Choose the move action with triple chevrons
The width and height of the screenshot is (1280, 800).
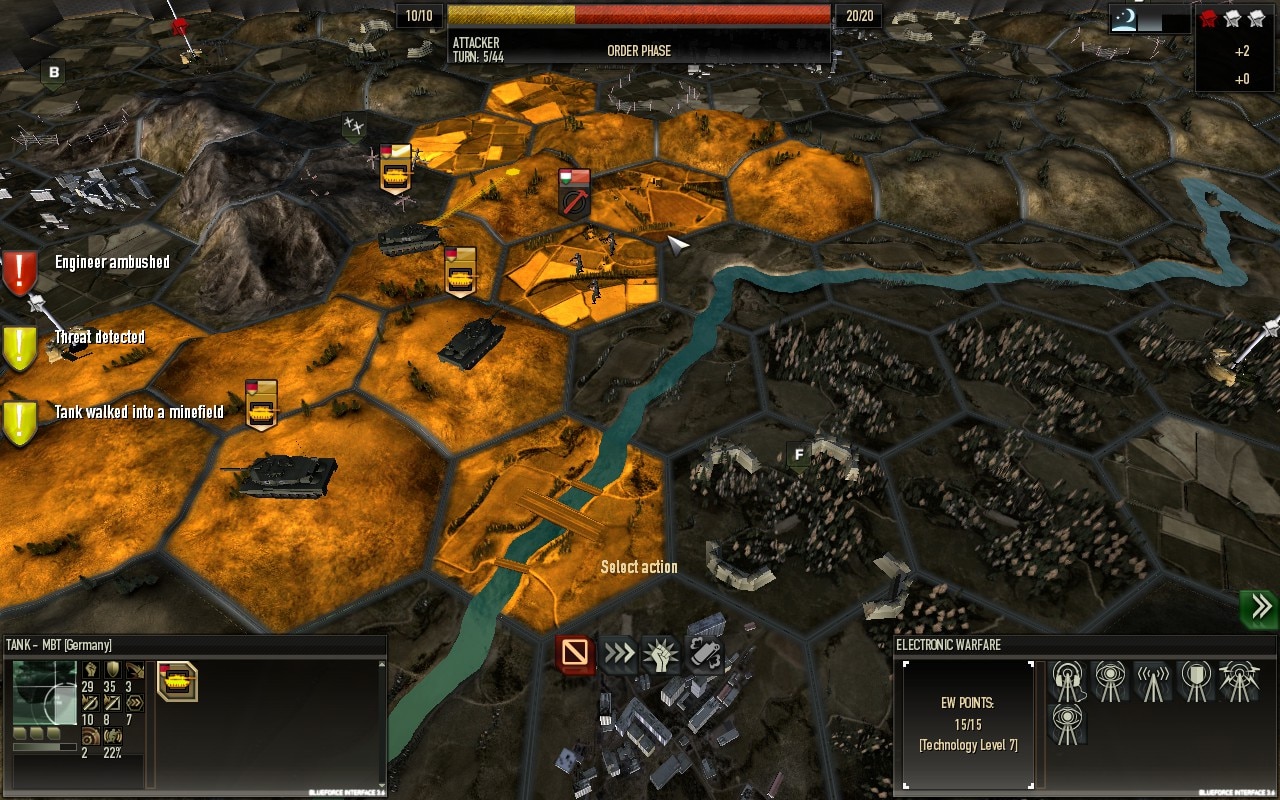(x=619, y=654)
